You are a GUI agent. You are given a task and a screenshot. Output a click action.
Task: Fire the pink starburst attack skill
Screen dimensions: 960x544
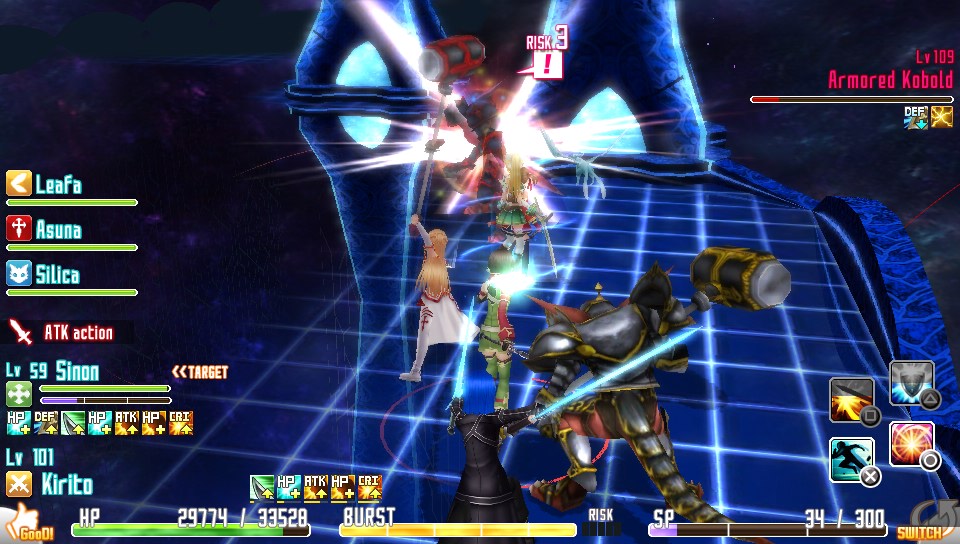coord(911,444)
